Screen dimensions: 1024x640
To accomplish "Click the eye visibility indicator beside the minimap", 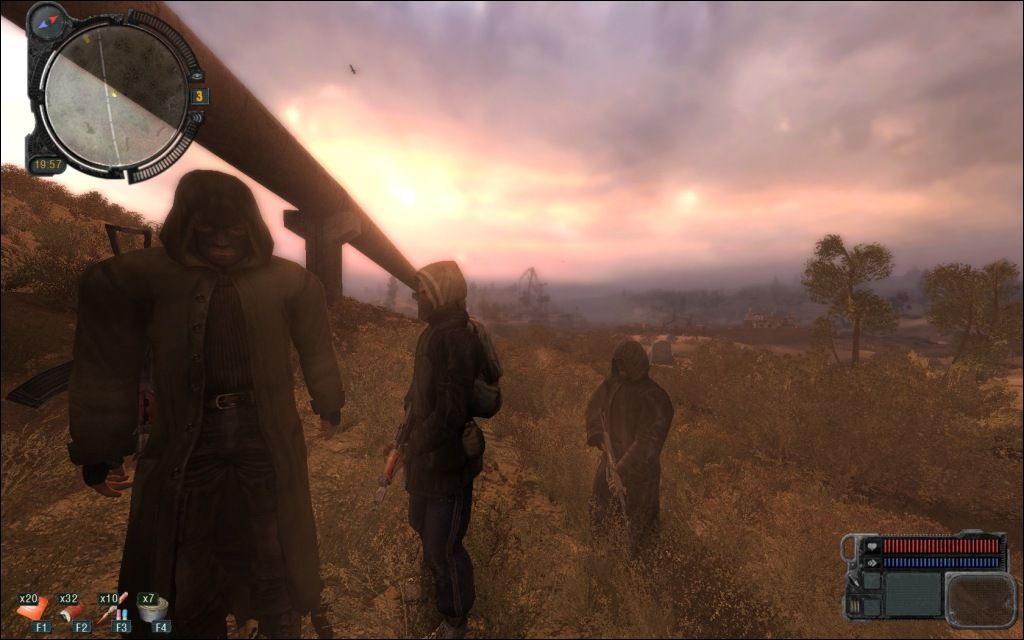I will (x=197, y=75).
